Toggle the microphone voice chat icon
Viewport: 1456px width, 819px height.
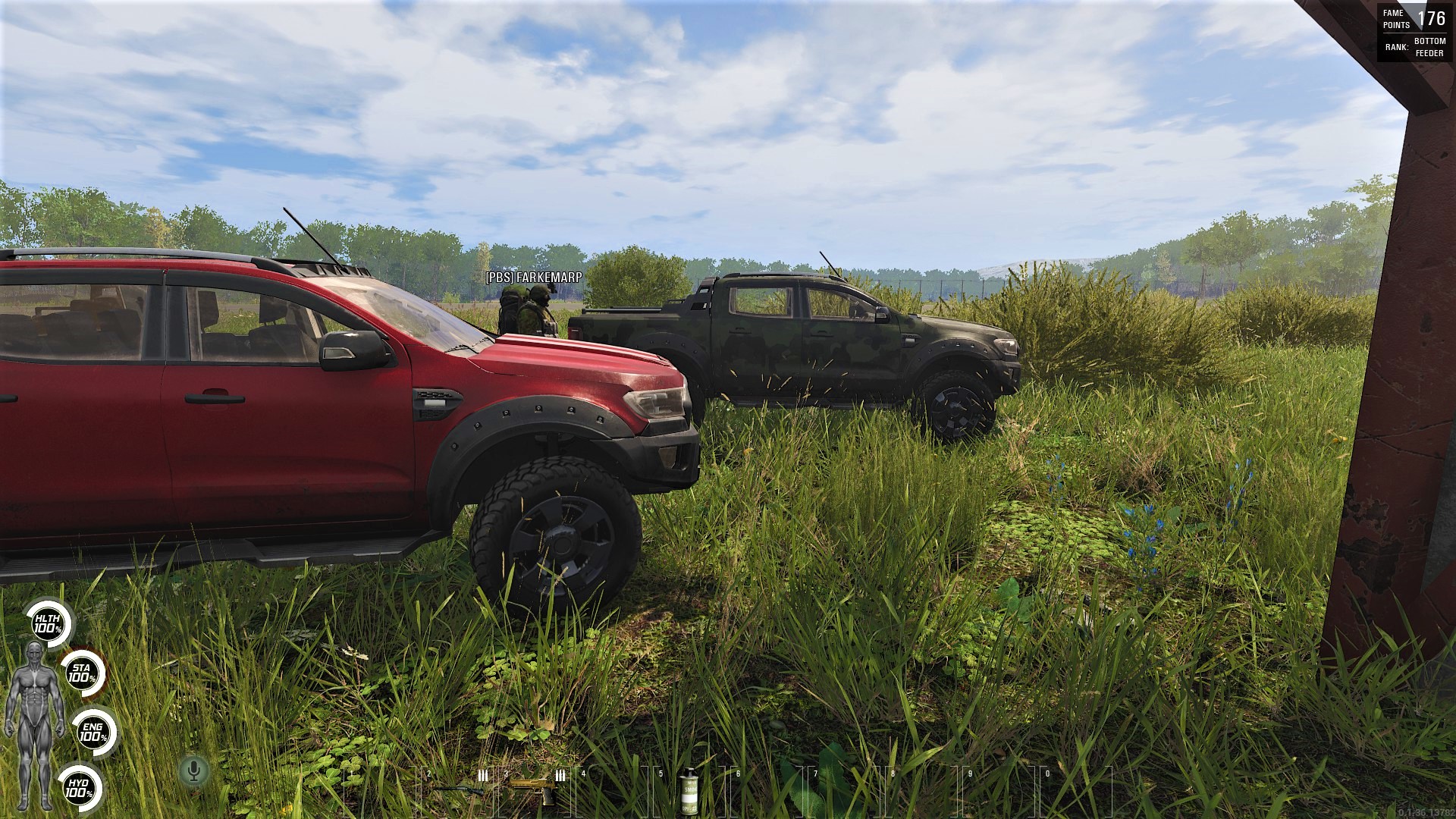(194, 771)
